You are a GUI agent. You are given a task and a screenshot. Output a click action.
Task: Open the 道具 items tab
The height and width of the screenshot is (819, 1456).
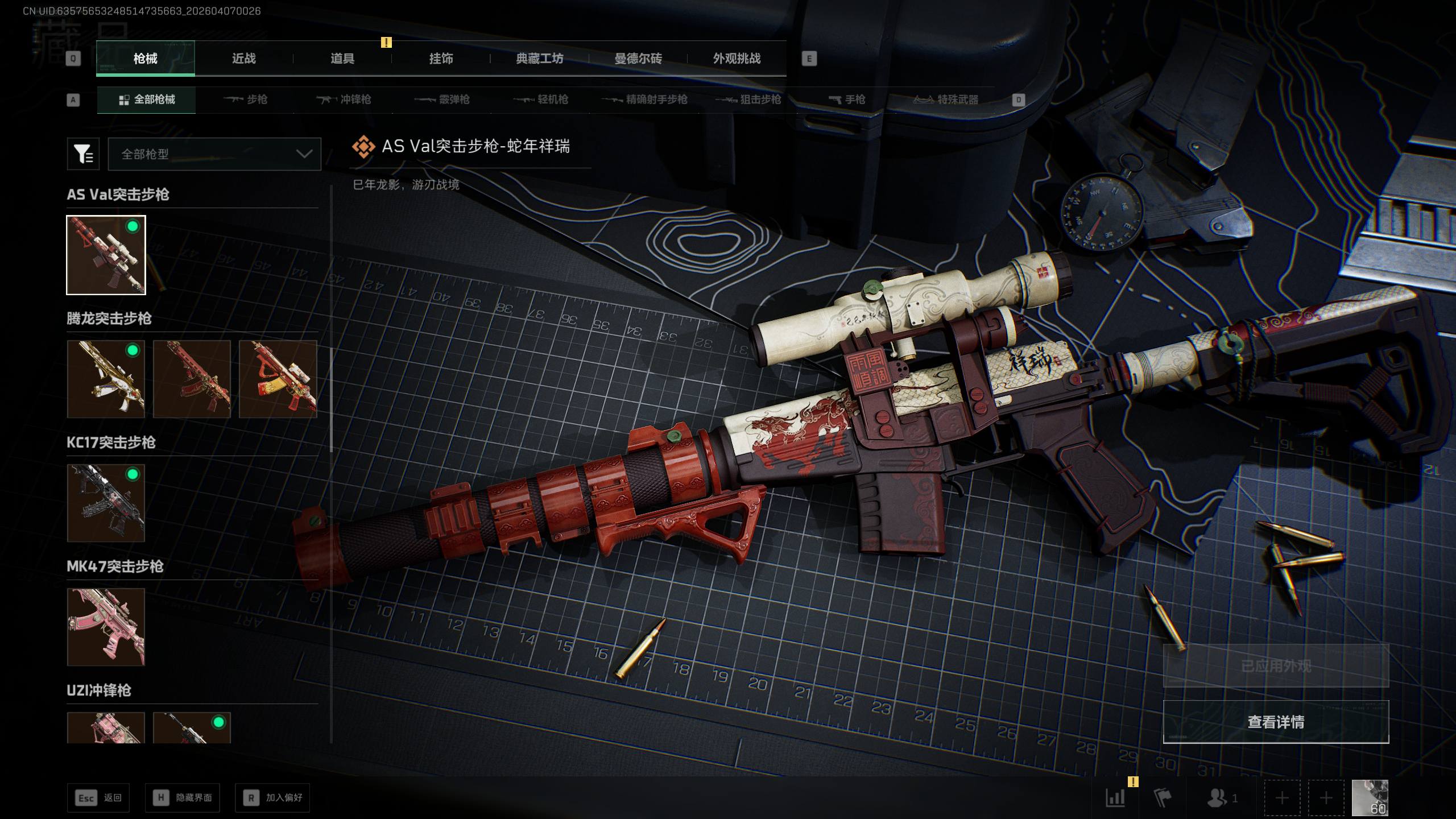342,59
